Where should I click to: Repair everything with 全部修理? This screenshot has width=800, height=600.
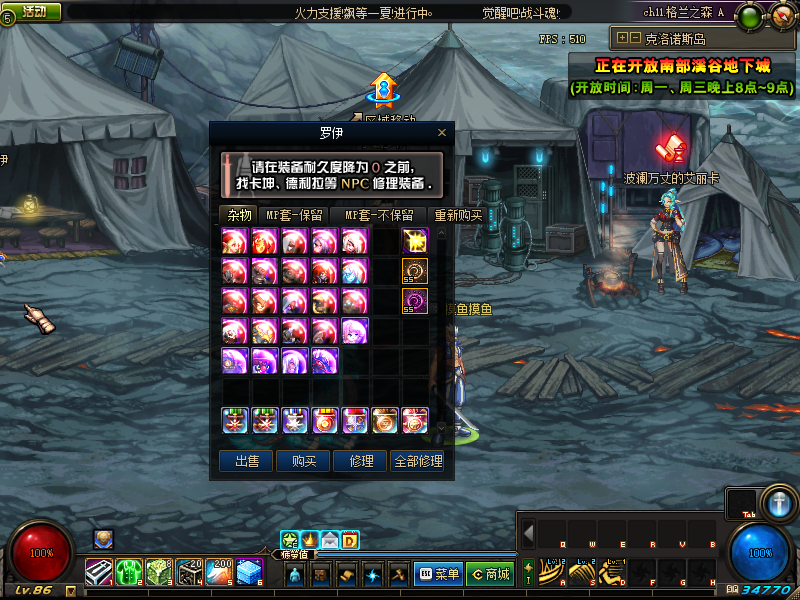point(418,461)
